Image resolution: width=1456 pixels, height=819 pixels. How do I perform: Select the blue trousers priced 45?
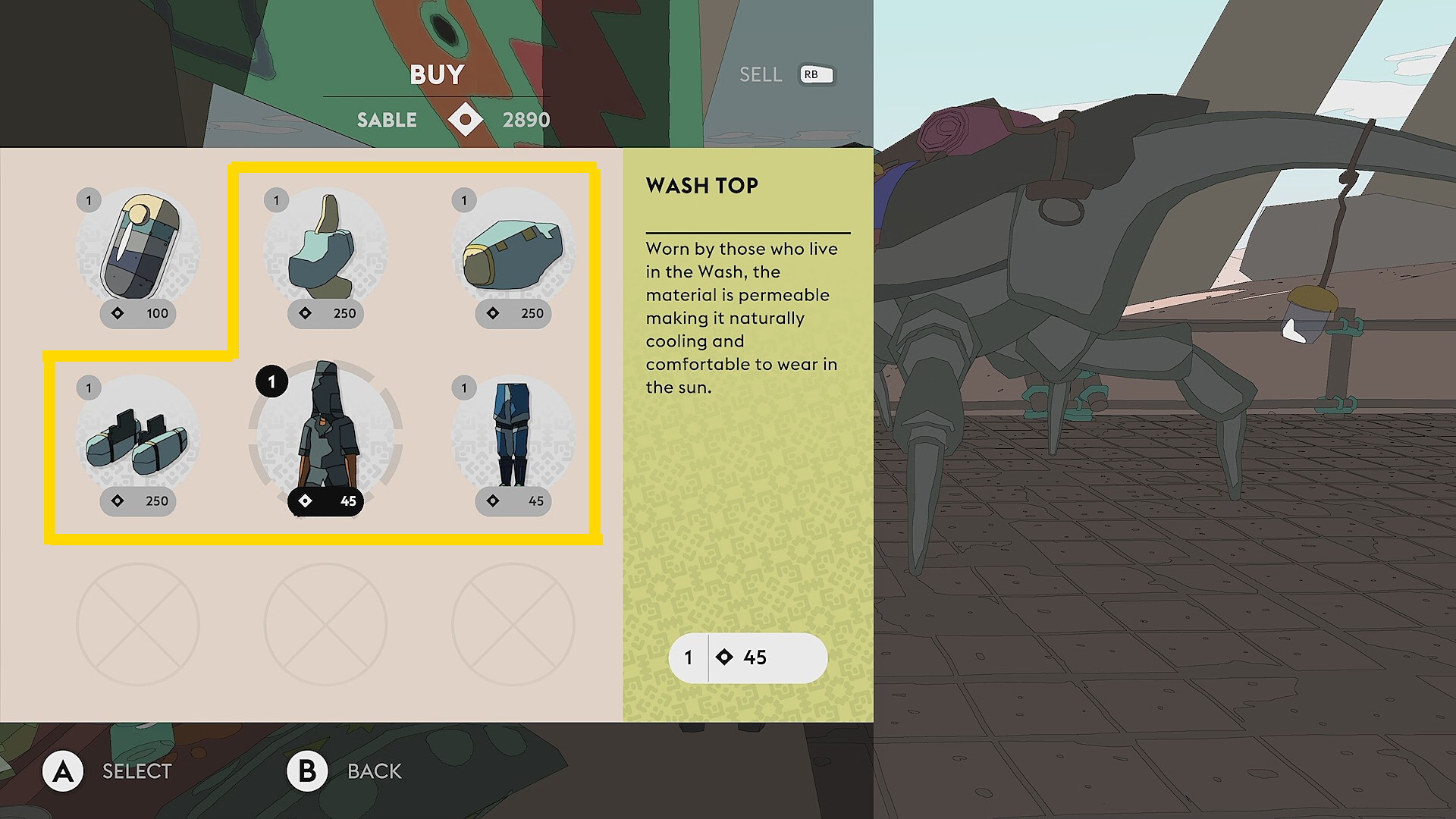[x=513, y=438]
